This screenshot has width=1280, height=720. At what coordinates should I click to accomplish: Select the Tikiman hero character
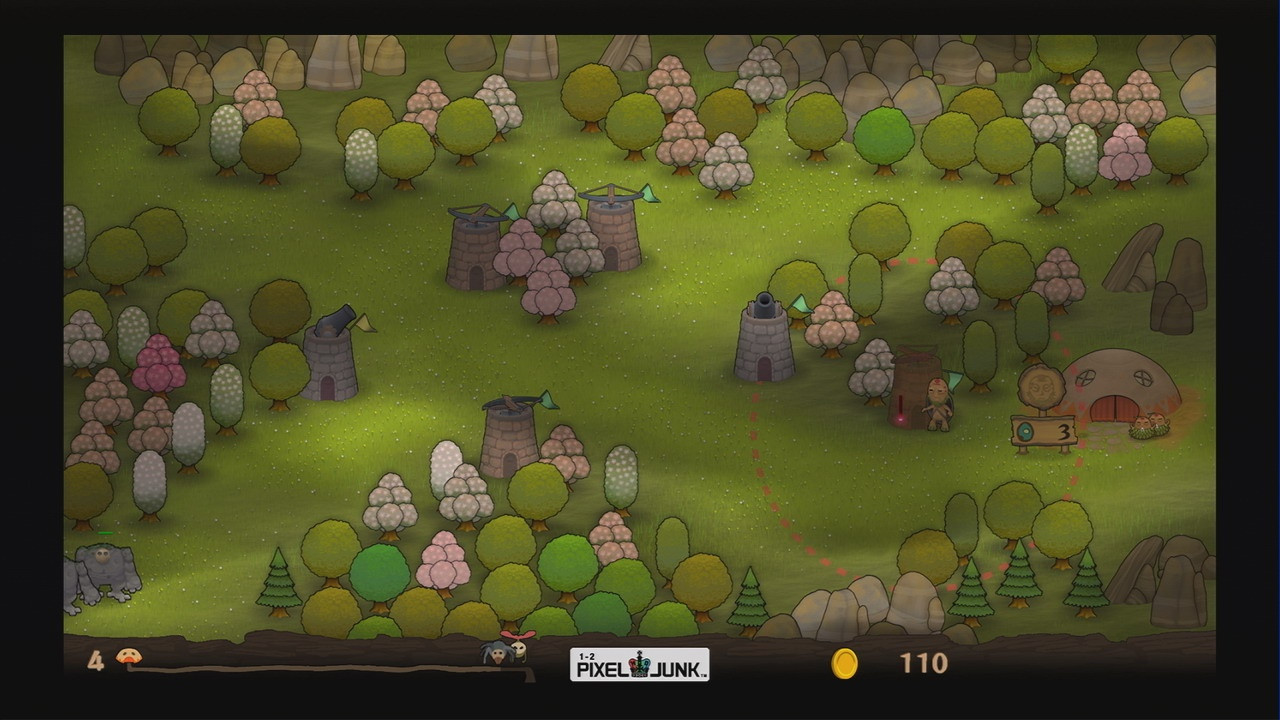point(937,410)
